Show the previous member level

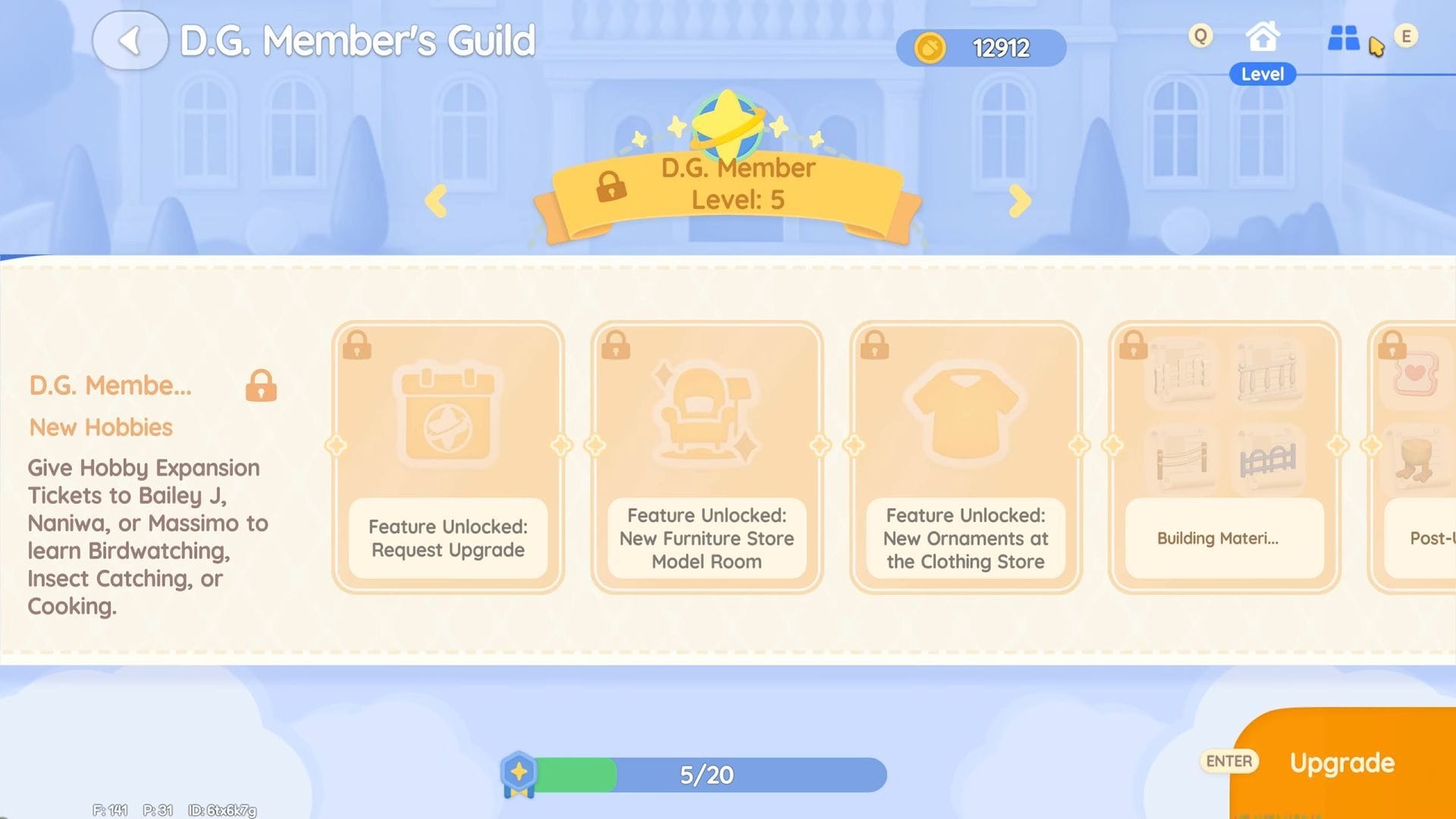436,201
